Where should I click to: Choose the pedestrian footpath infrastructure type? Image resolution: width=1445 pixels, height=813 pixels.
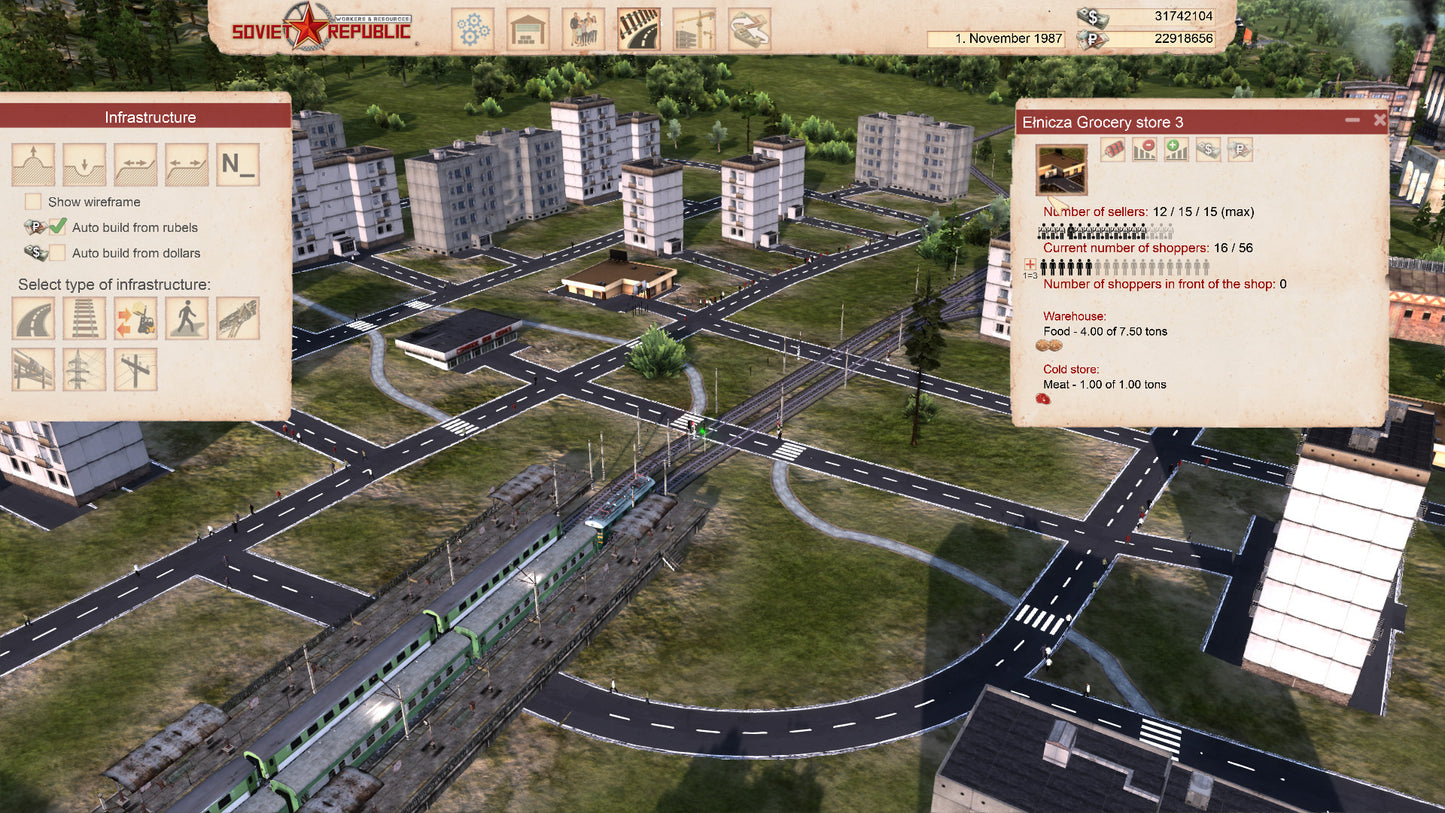tap(186, 318)
